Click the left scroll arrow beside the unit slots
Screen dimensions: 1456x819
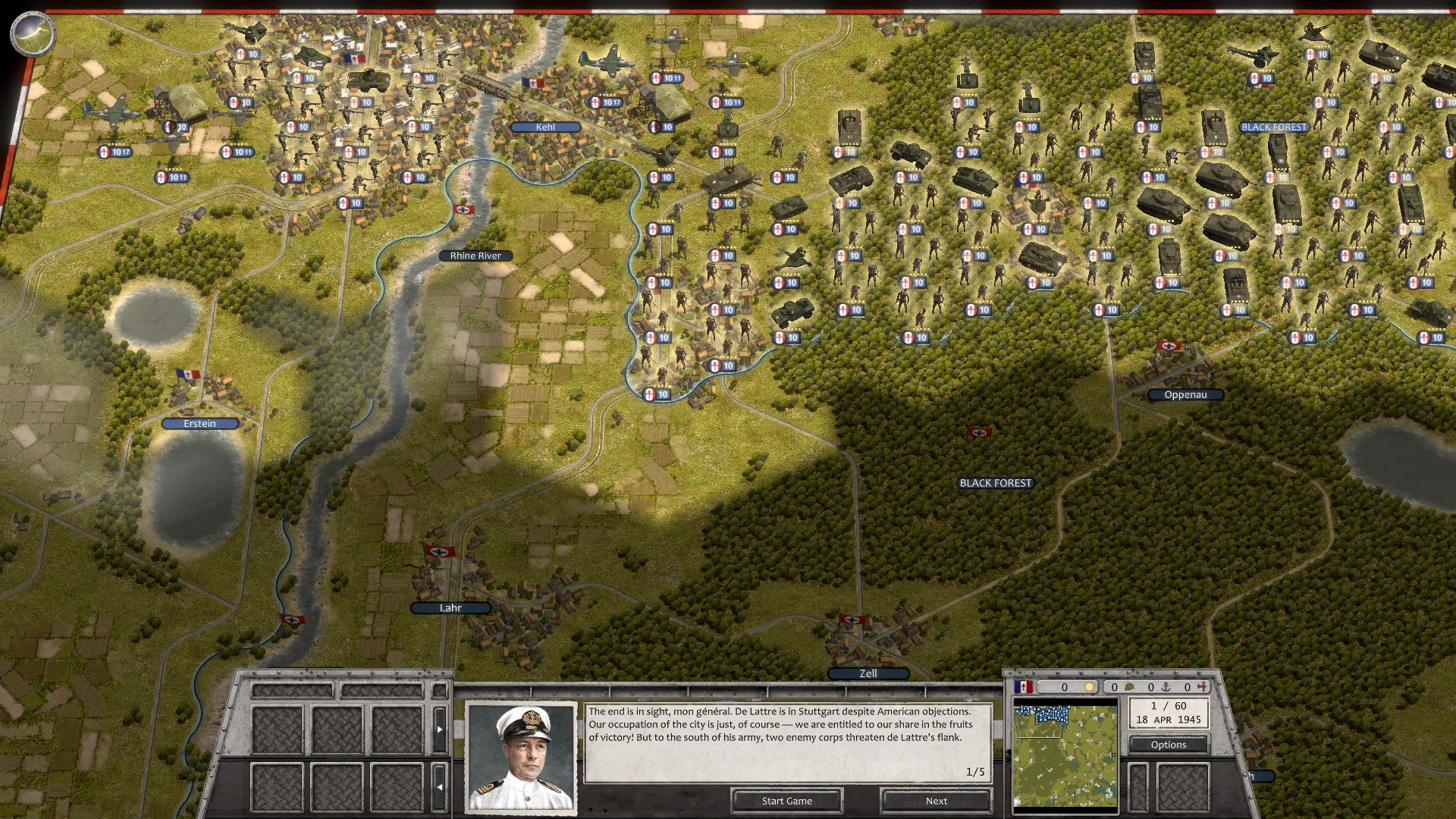click(x=441, y=786)
